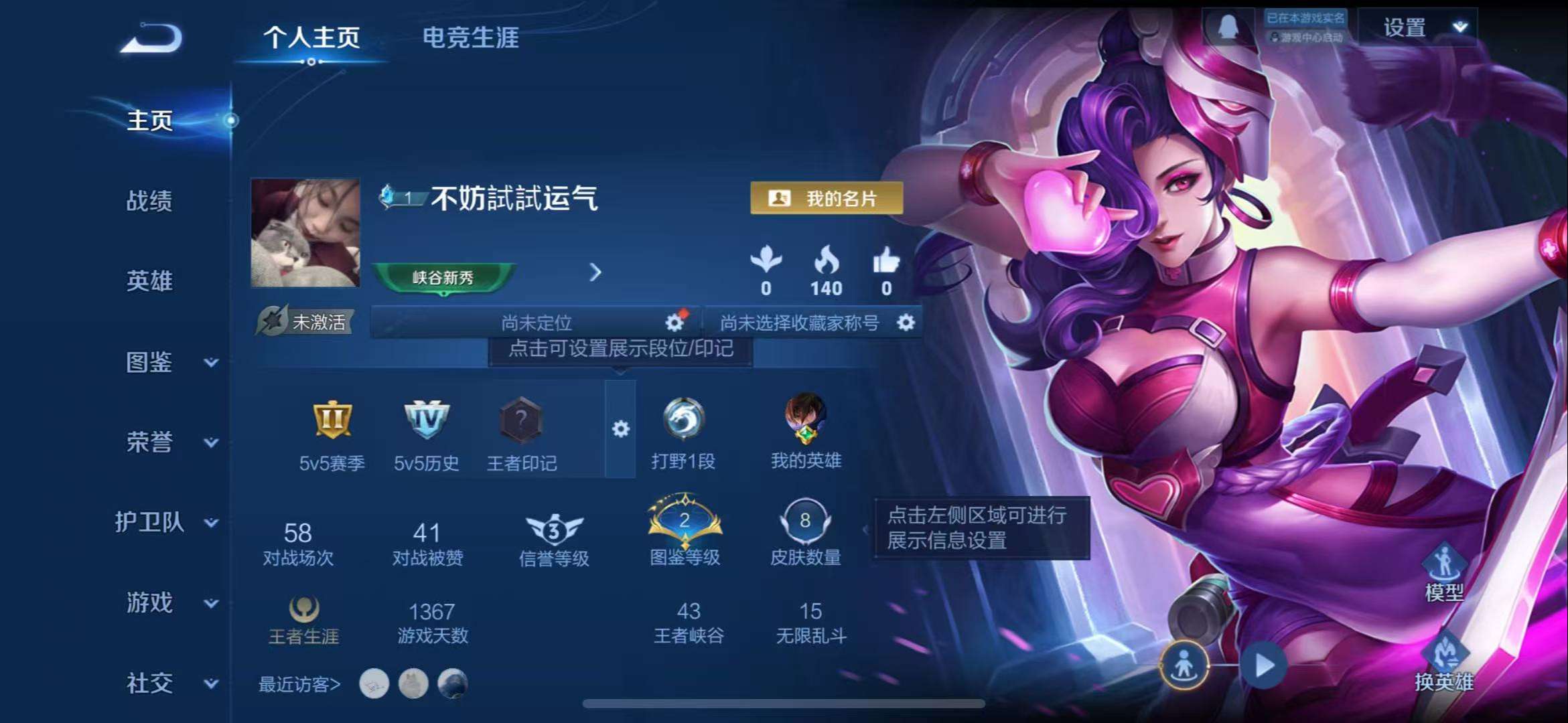The height and width of the screenshot is (723, 1568).
Task: Click the notification bell at top right
Action: (1229, 27)
